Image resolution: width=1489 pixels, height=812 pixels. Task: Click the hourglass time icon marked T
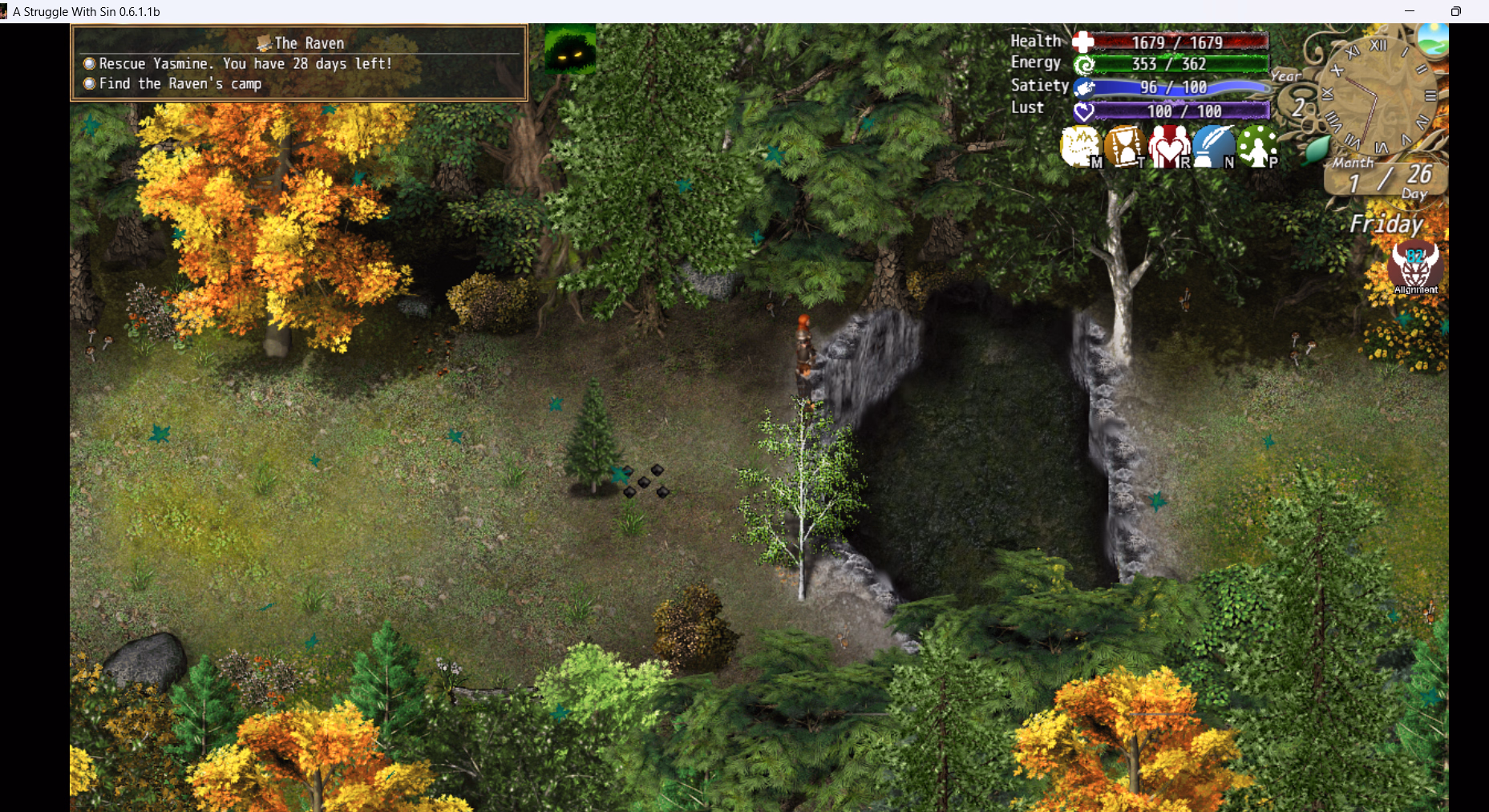tap(1124, 147)
